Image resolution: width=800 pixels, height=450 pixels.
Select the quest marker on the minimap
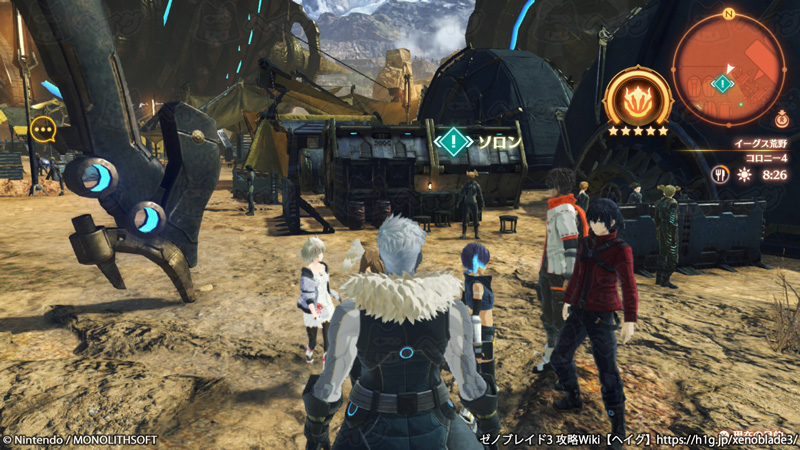click(721, 84)
